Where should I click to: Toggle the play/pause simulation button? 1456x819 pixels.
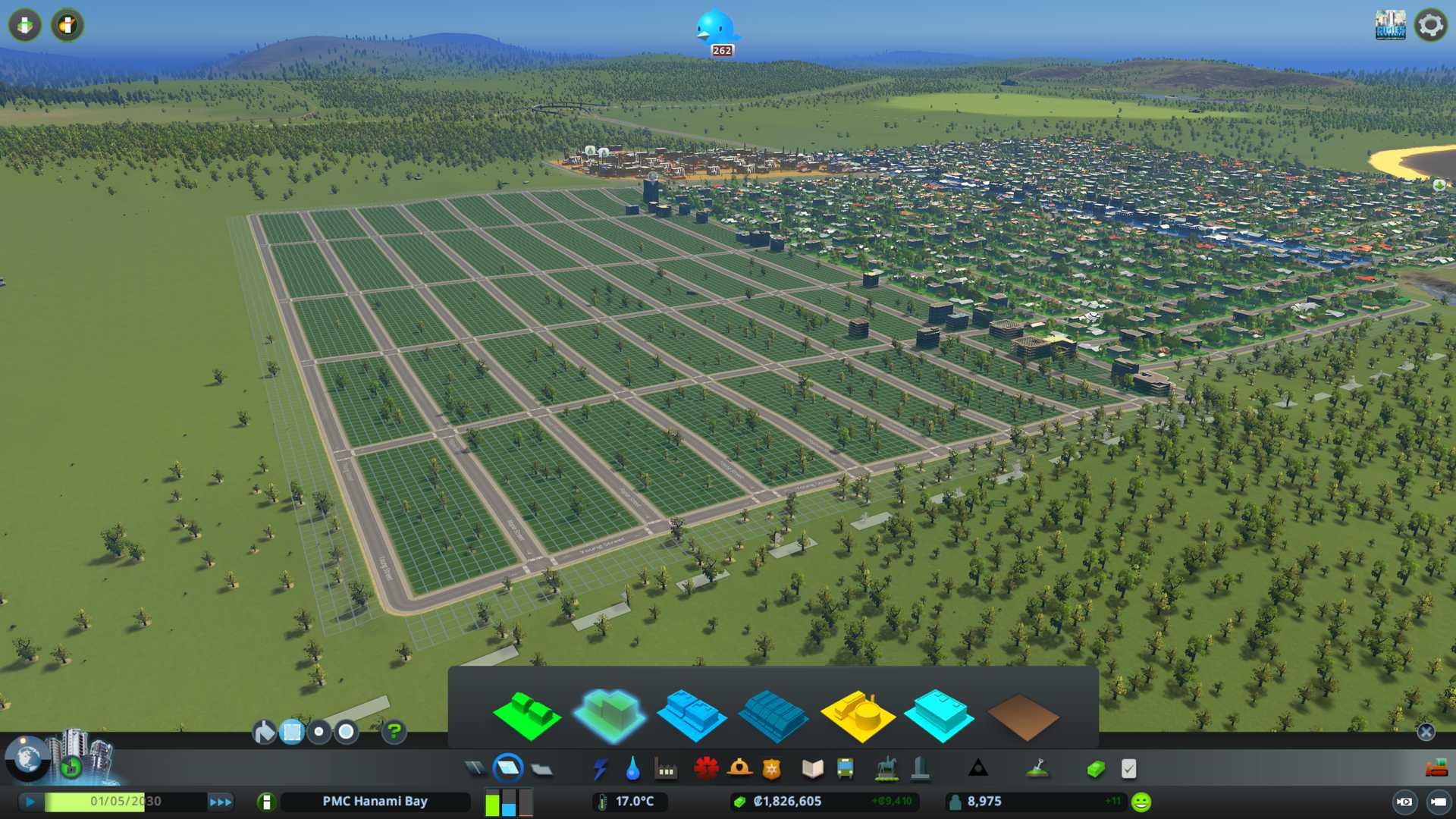point(30,802)
